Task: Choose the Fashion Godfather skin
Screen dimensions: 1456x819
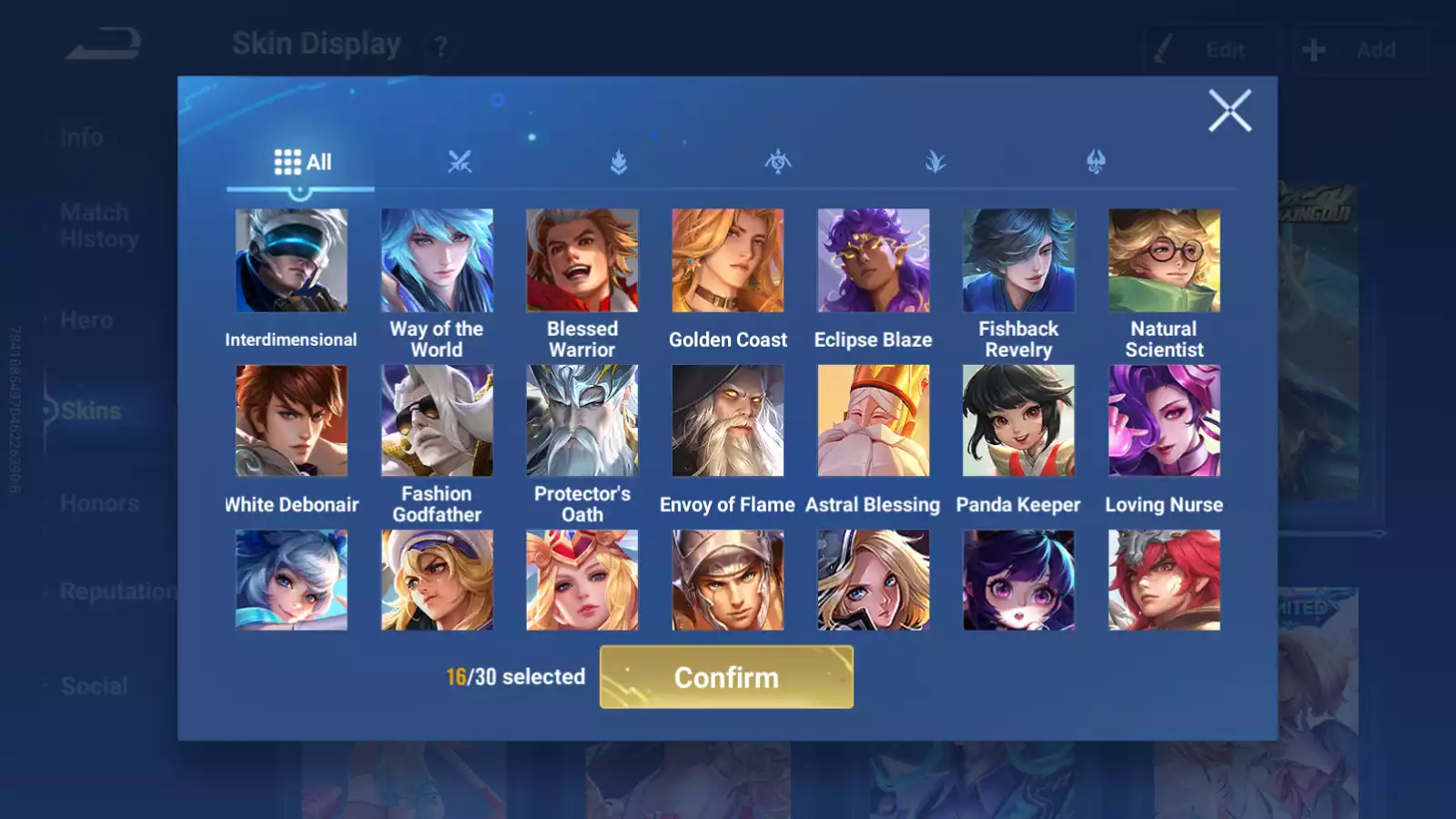Action: [437, 420]
